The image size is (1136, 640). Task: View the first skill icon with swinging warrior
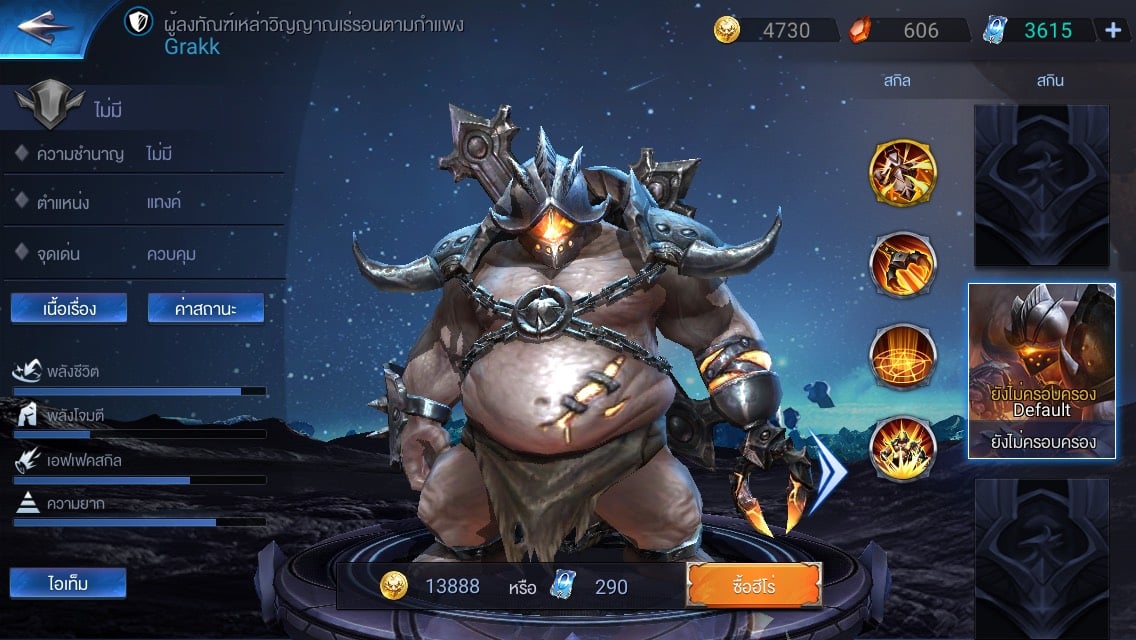coord(902,173)
